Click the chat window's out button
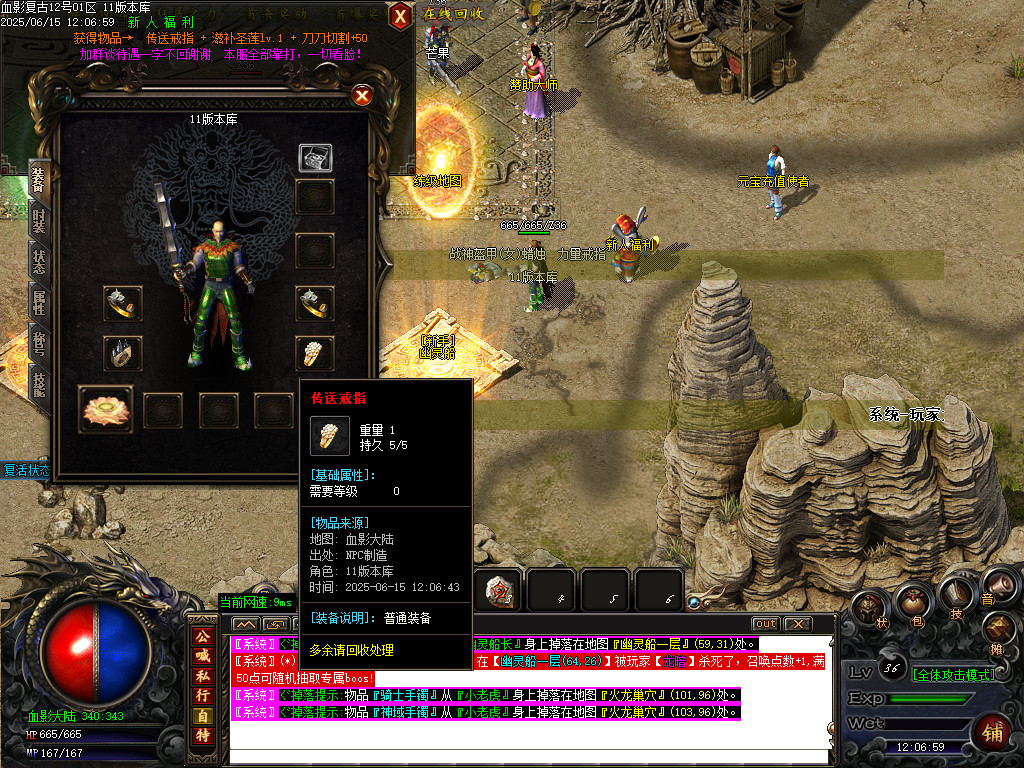Viewport: 1024px width, 768px height. coord(765,624)
